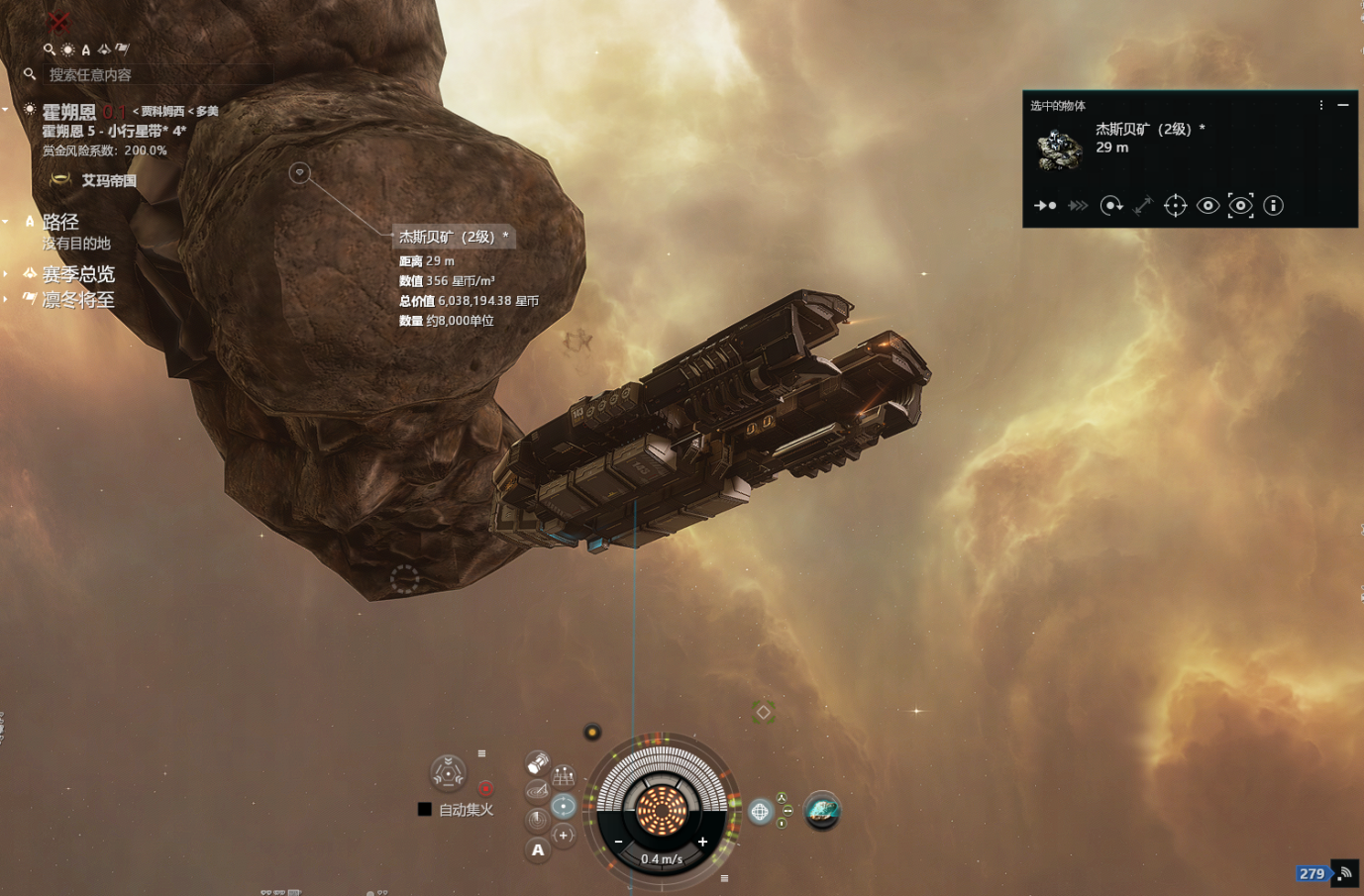Screen dimensions: 1364x896
Task: Toggle the 自动集火 checkbox
Action: [425, 810]
